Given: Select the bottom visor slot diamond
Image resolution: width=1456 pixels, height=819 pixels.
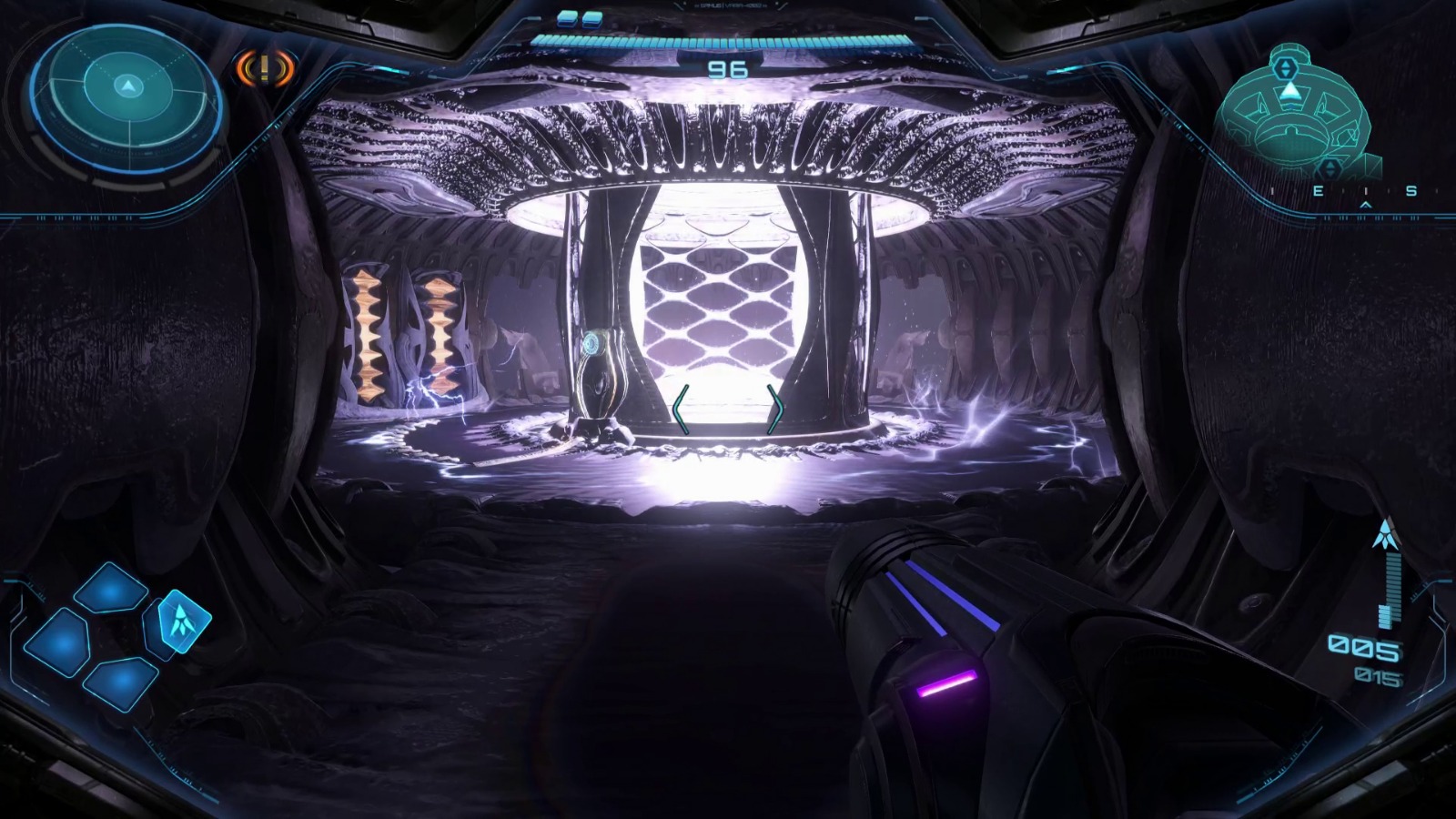Looking at the screenshot, I should point(120,683).
